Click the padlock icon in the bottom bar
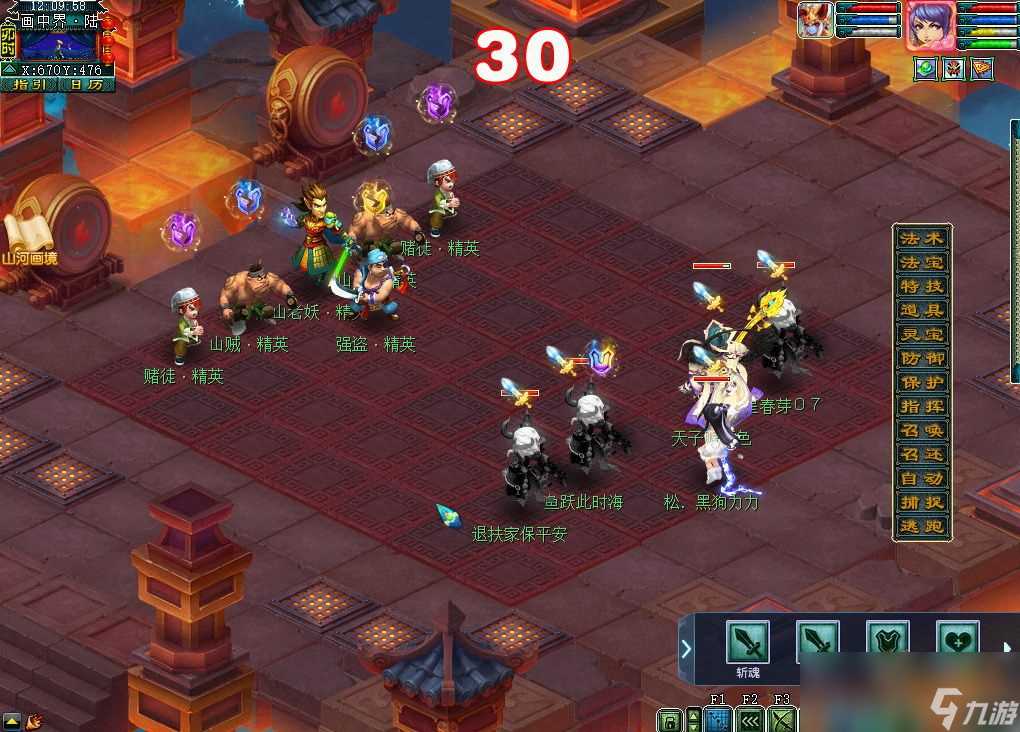 coord(669,720)
